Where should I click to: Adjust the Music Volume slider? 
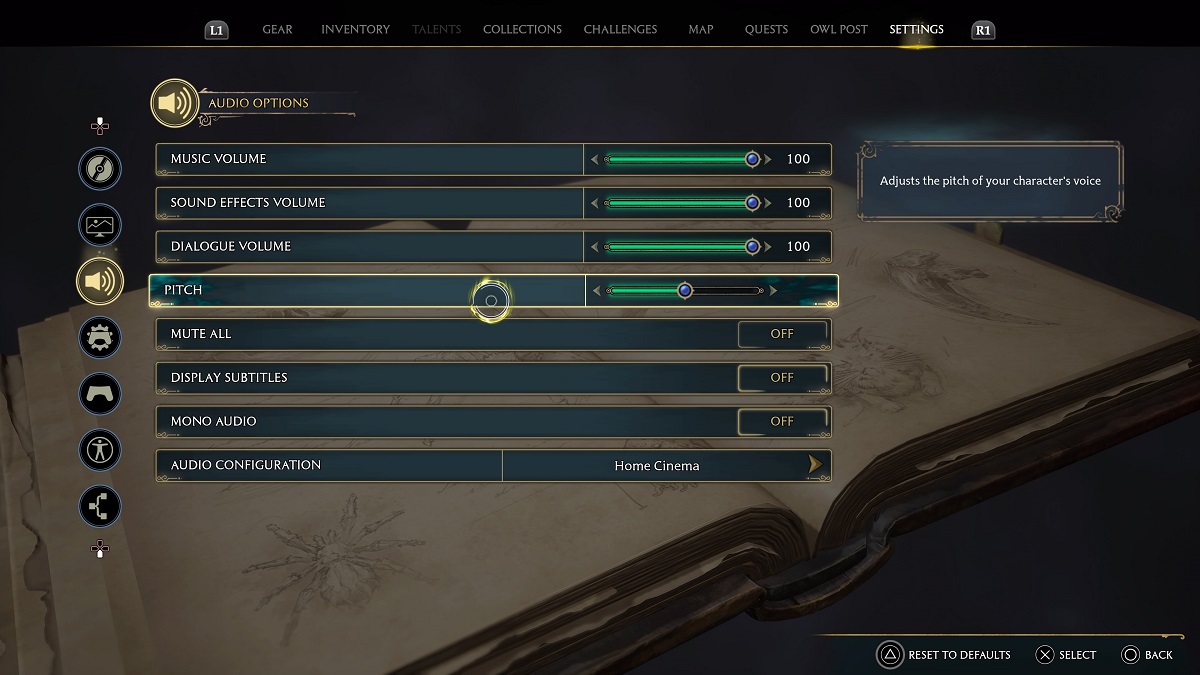[682, 159]
